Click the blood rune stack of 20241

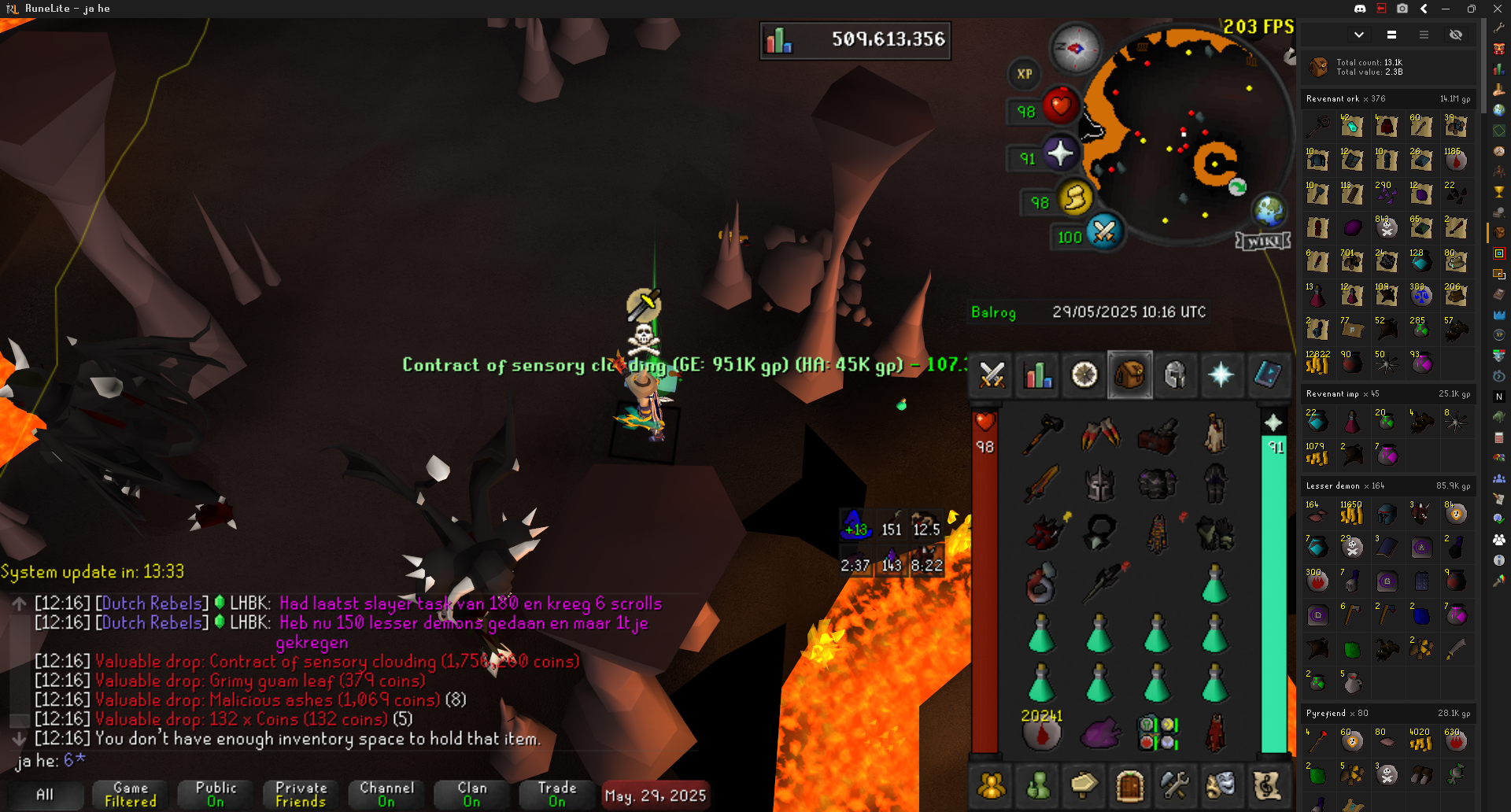[1042, 732]
